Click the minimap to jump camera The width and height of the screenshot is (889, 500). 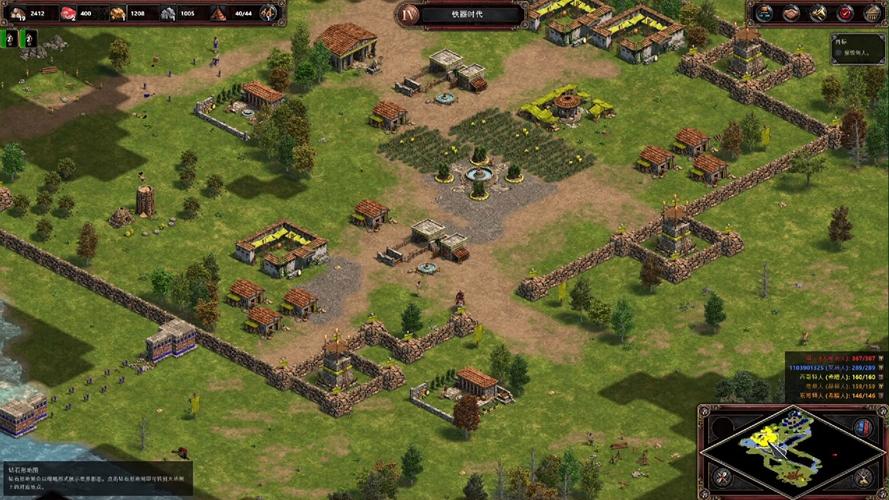point(792,449)
